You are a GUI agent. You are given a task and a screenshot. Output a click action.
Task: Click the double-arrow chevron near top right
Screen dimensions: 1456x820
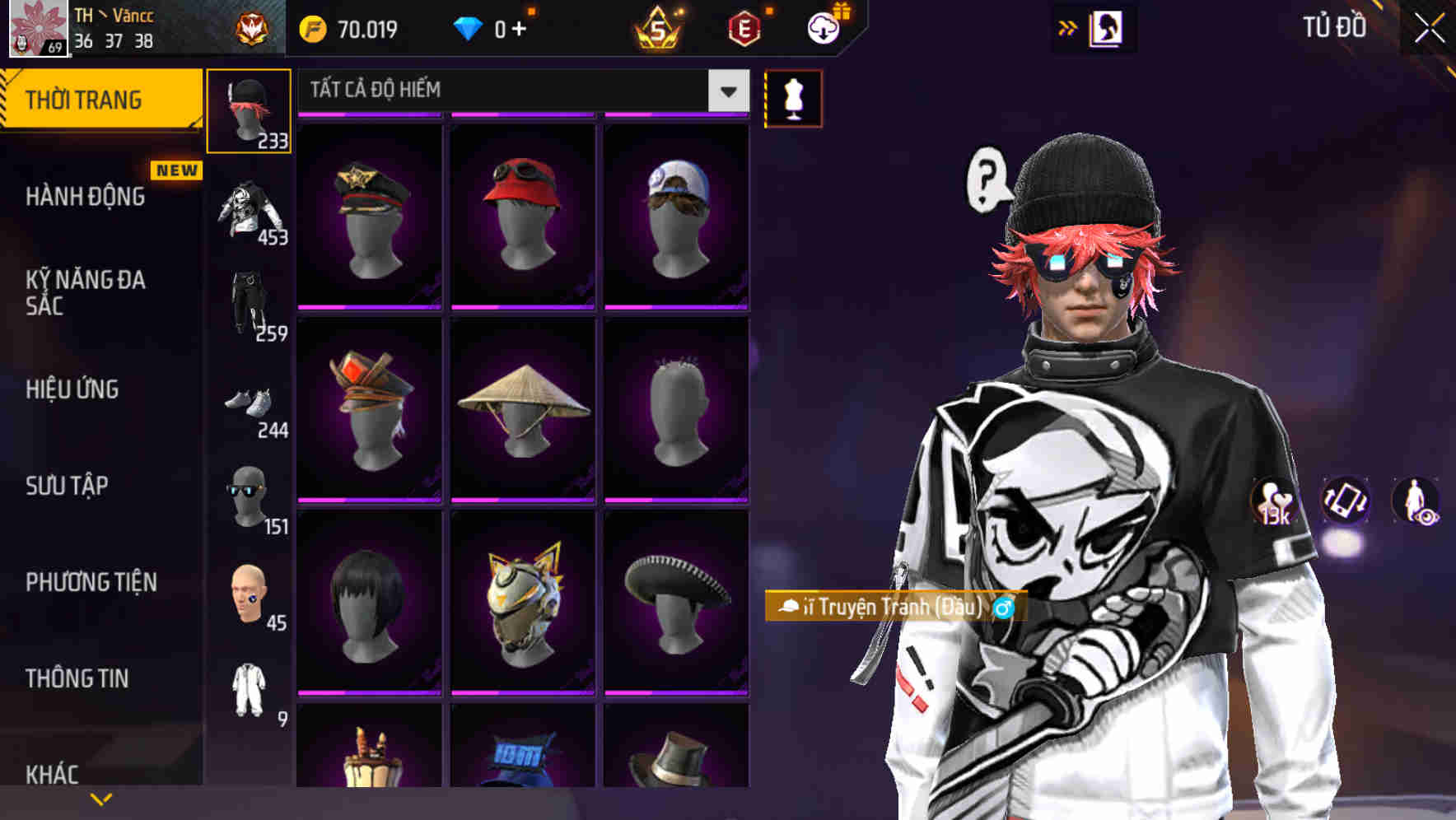(x=1069, y=27)
